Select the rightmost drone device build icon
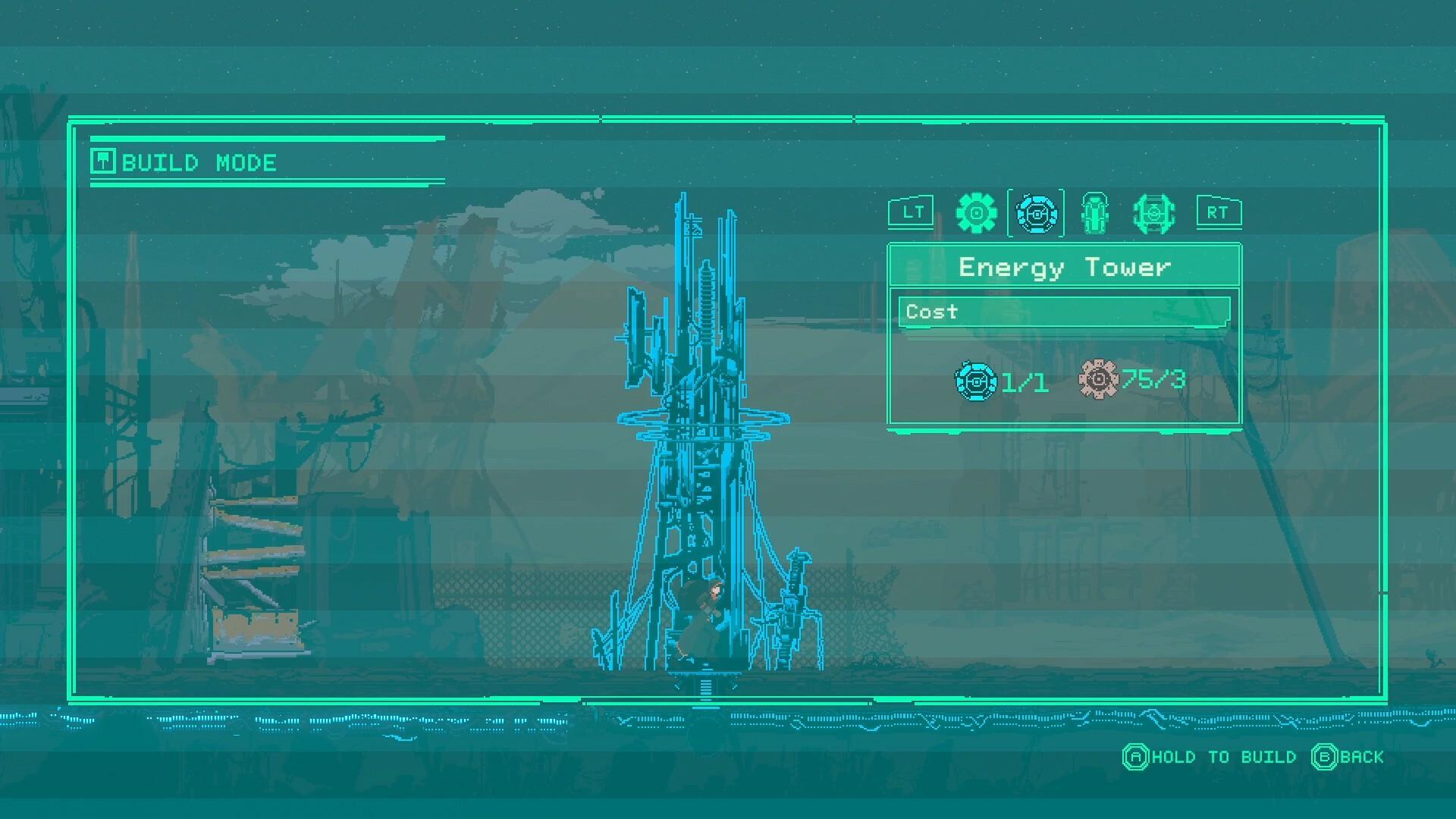 click(1155, 213)
